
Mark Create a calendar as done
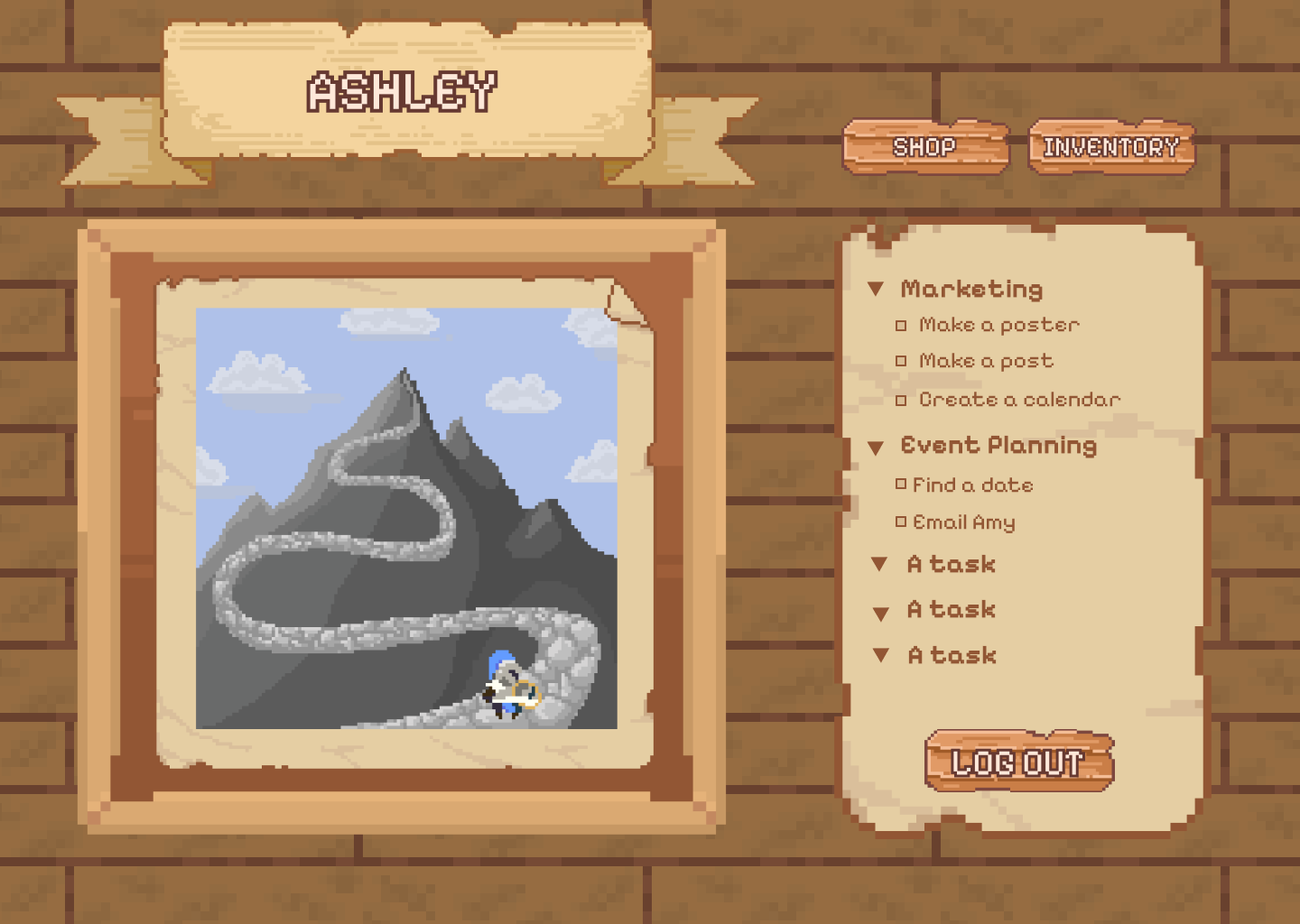coord(901,400)
